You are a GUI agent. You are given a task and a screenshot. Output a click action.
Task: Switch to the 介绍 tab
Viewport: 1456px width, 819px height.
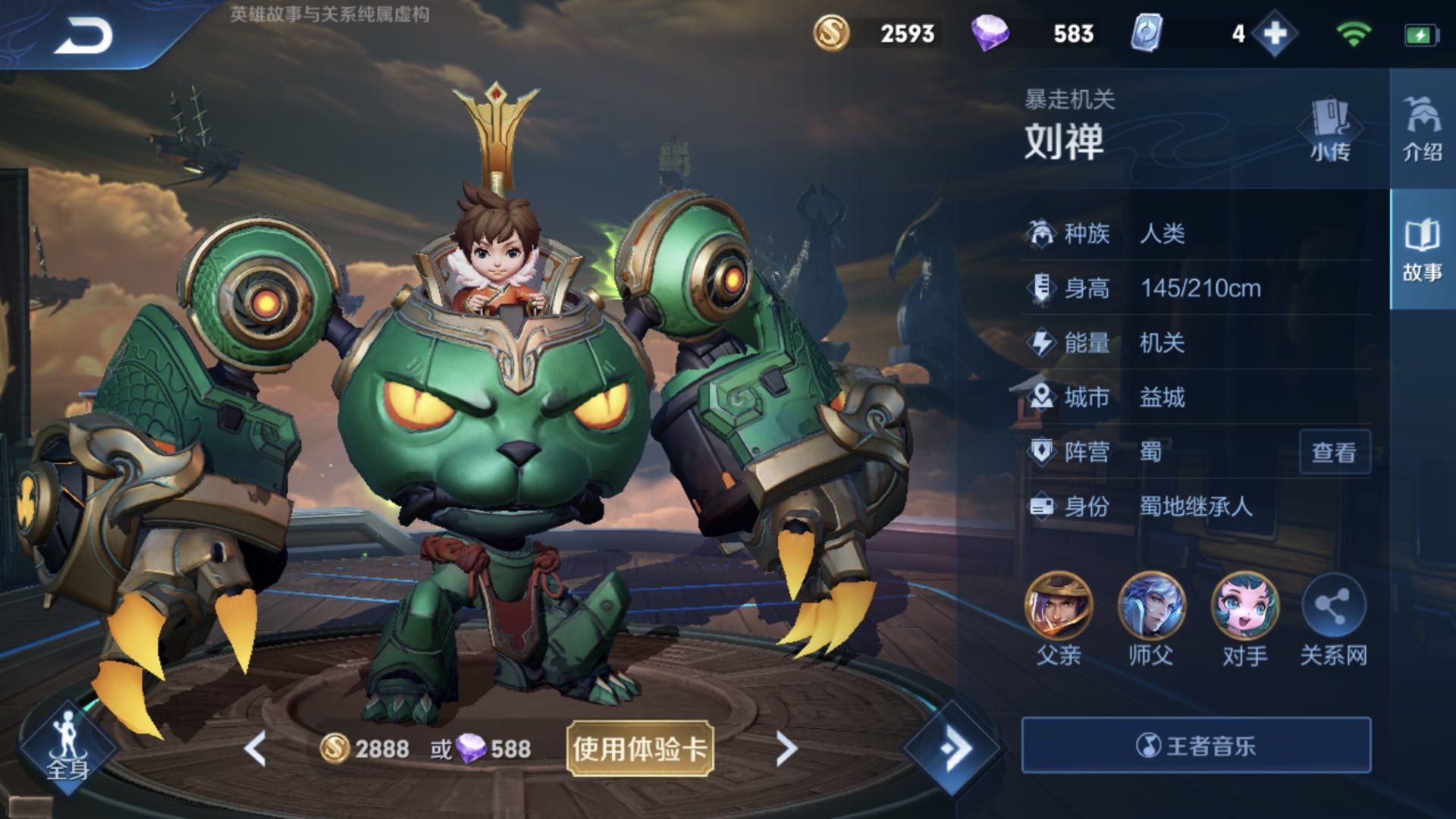[1422, 129]
